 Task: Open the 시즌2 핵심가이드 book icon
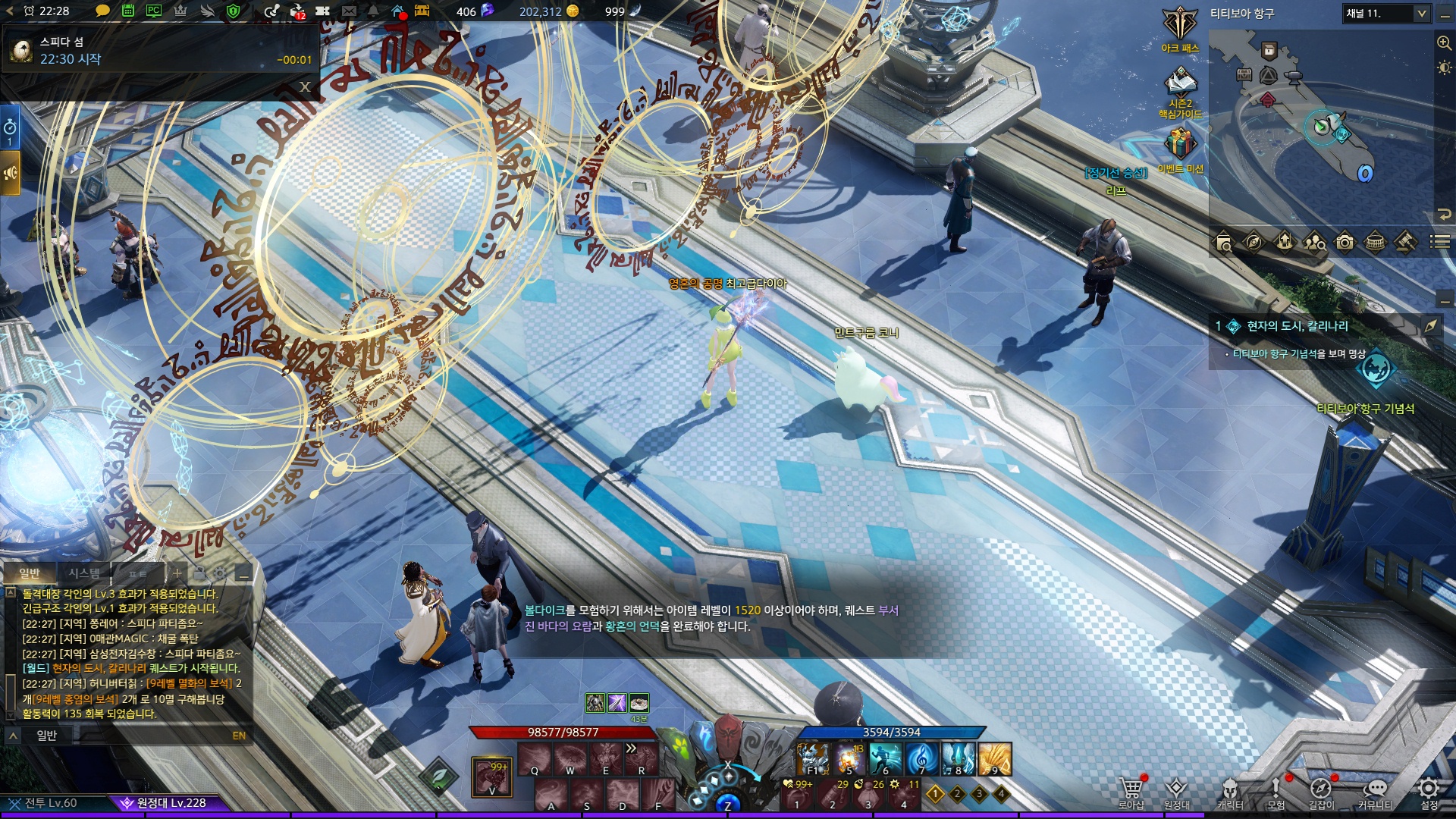1180,82
